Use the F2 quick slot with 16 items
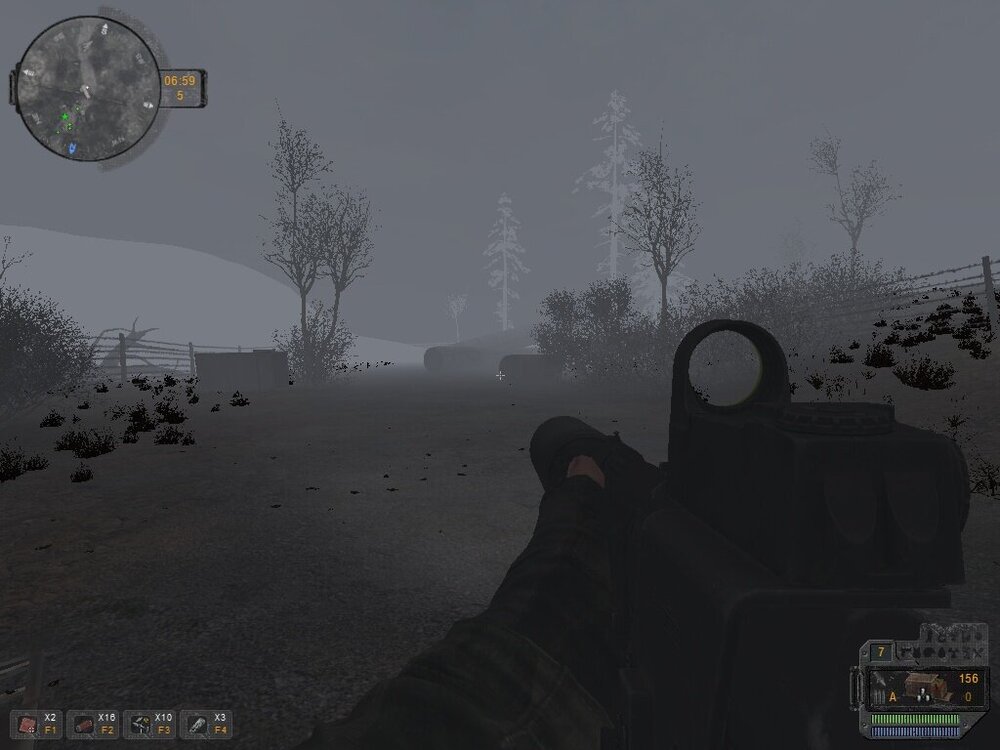Viewport: 1000px width, 750px height. 82,725
